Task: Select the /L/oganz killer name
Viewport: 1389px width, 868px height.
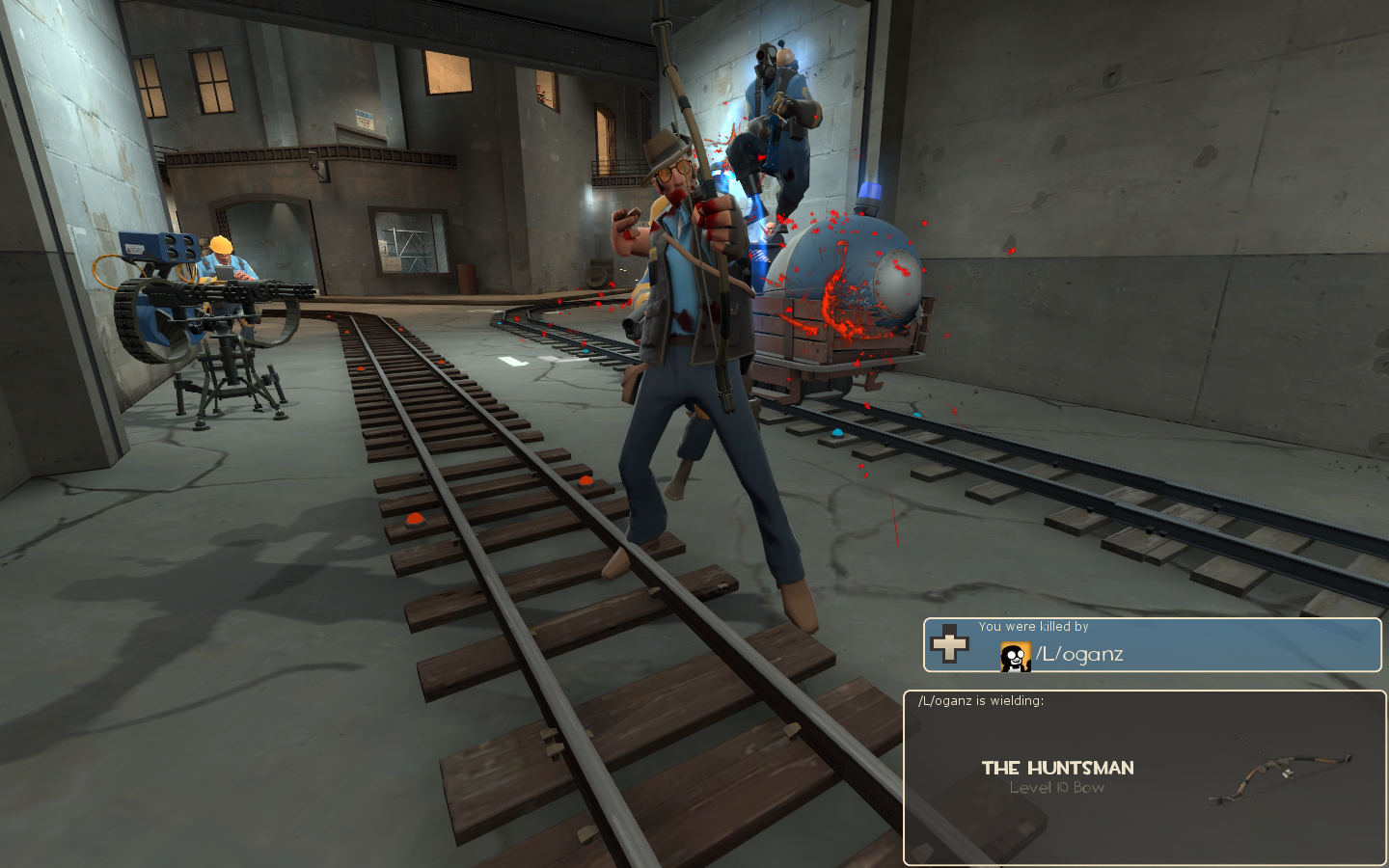Action: pos(1079,655)
